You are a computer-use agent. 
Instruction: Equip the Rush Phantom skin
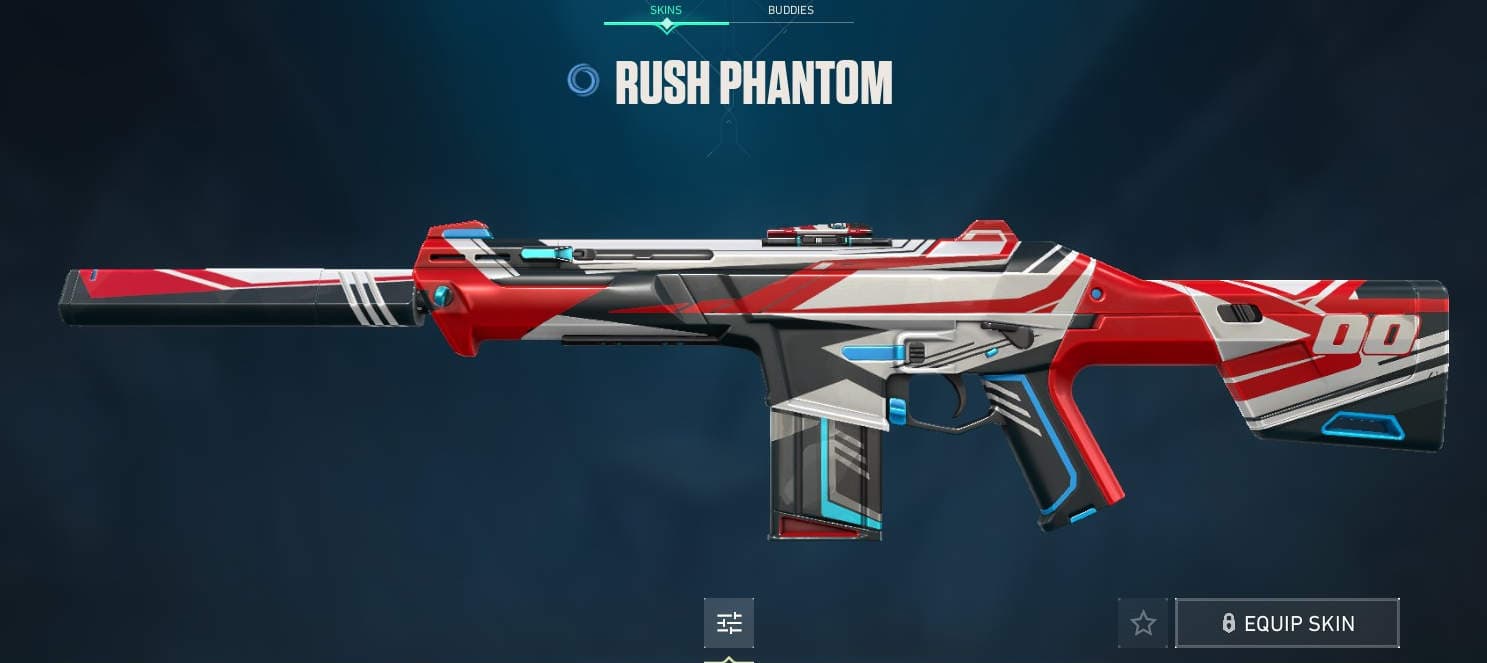coord(1287,624)
